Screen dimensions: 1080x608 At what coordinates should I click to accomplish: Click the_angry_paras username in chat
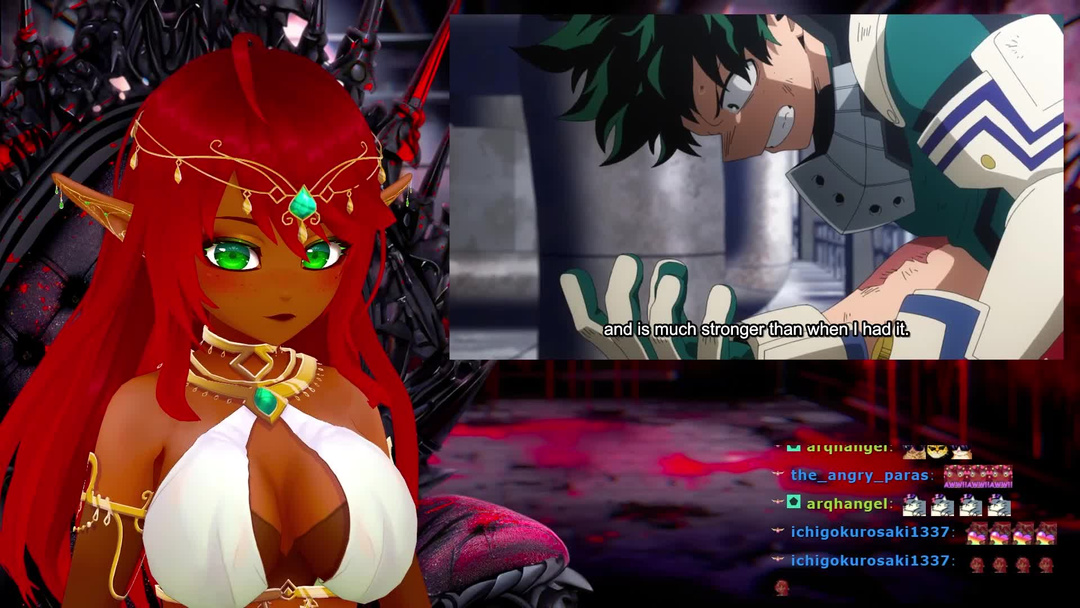860,475
